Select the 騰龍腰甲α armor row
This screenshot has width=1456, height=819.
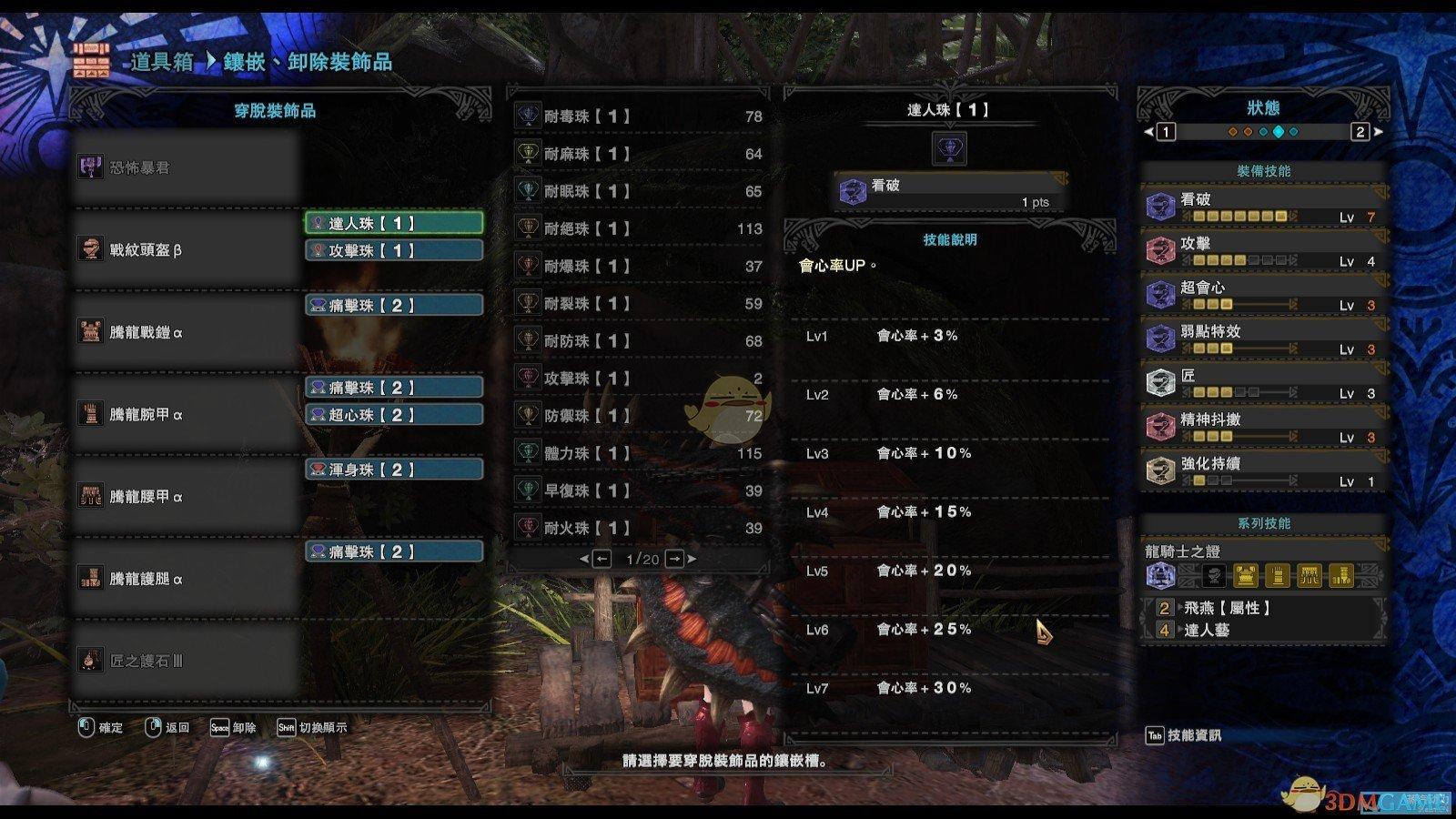(187, 497)
